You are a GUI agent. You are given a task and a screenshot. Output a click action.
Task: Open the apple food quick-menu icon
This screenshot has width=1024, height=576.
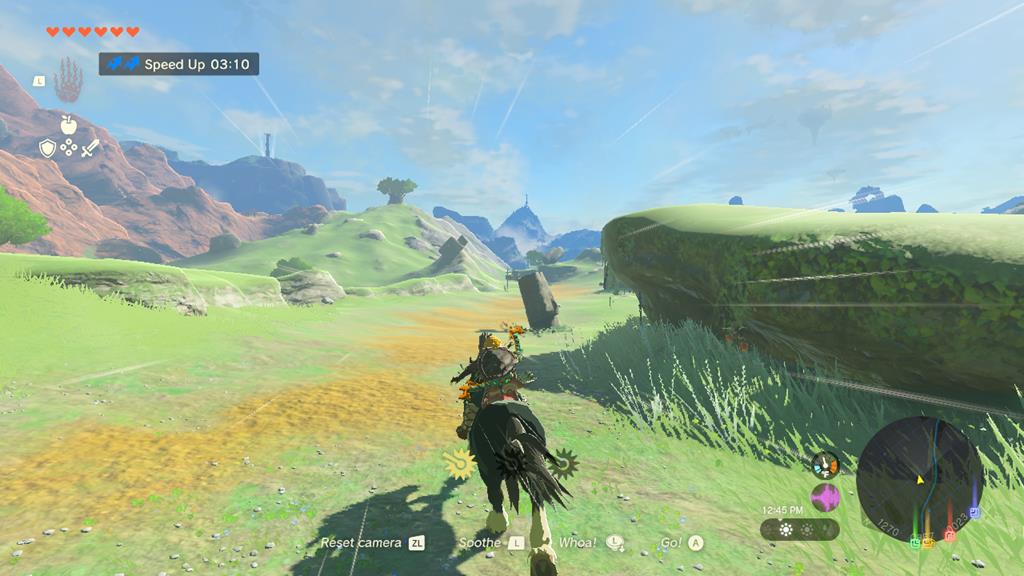(x=68, y=125)
